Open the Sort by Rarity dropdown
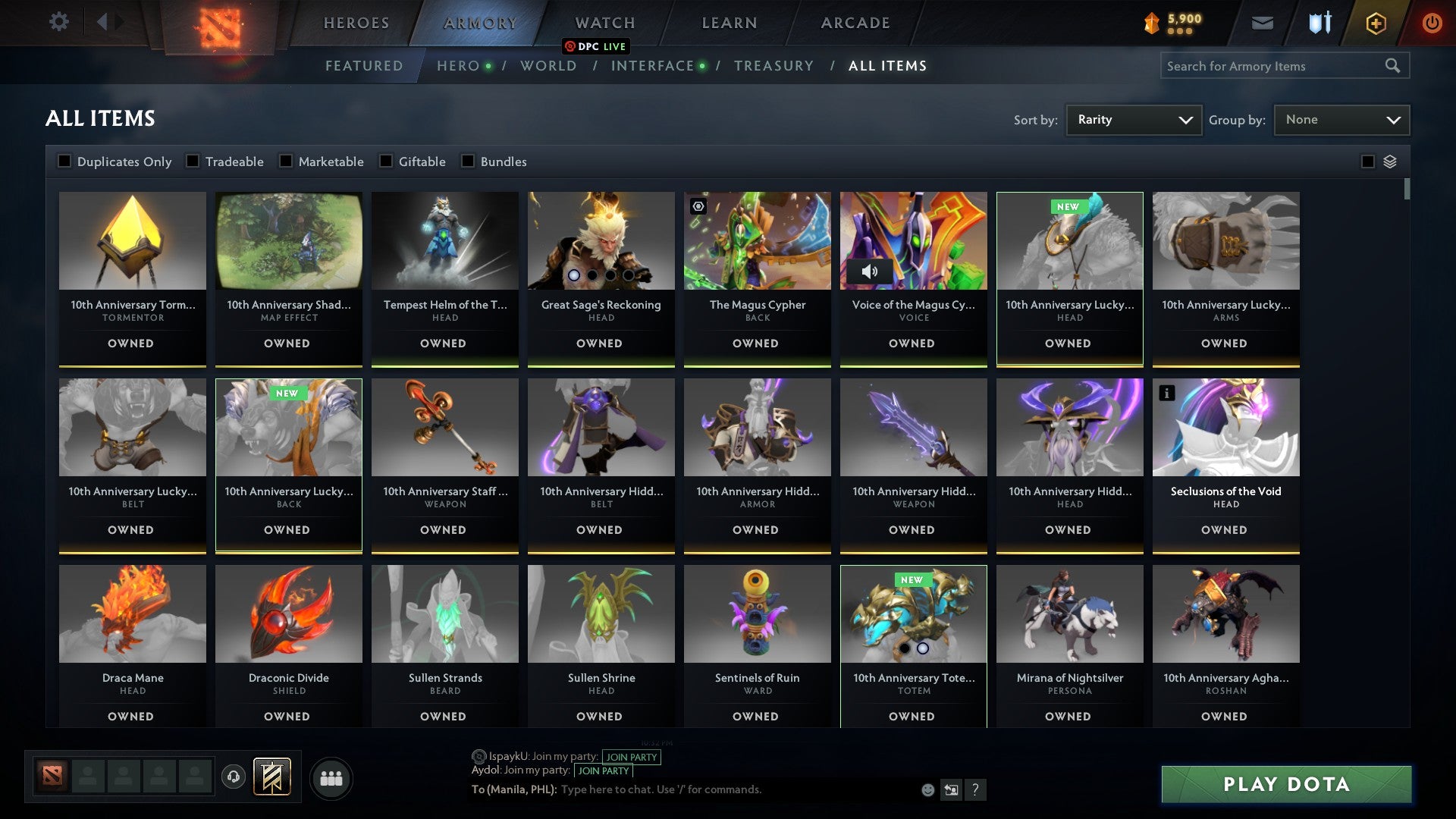The height and width of the screenshot is (819, 1456). pyautogui.click(x=1133, y=119)
